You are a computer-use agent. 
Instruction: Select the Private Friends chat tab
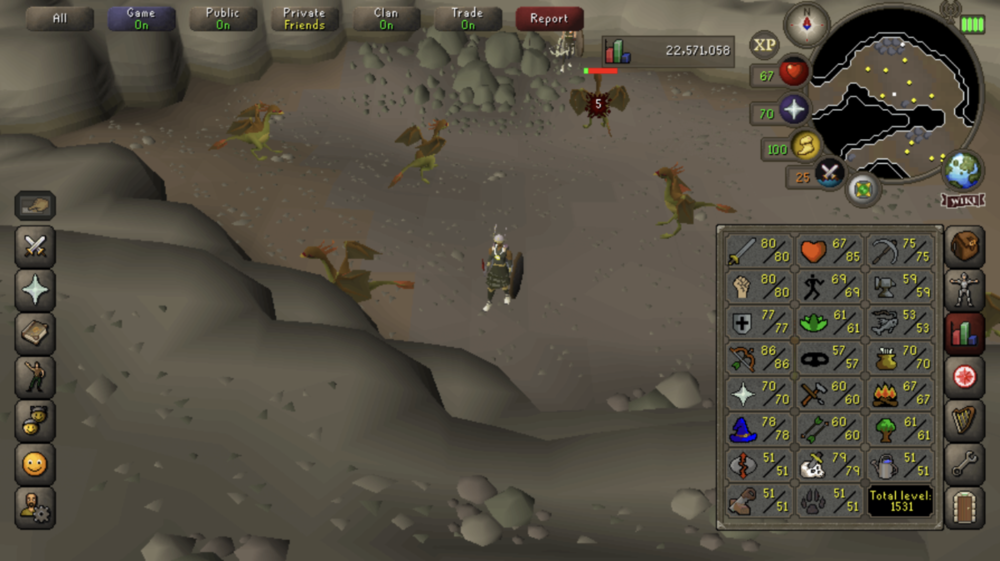(x=304, y=19)
